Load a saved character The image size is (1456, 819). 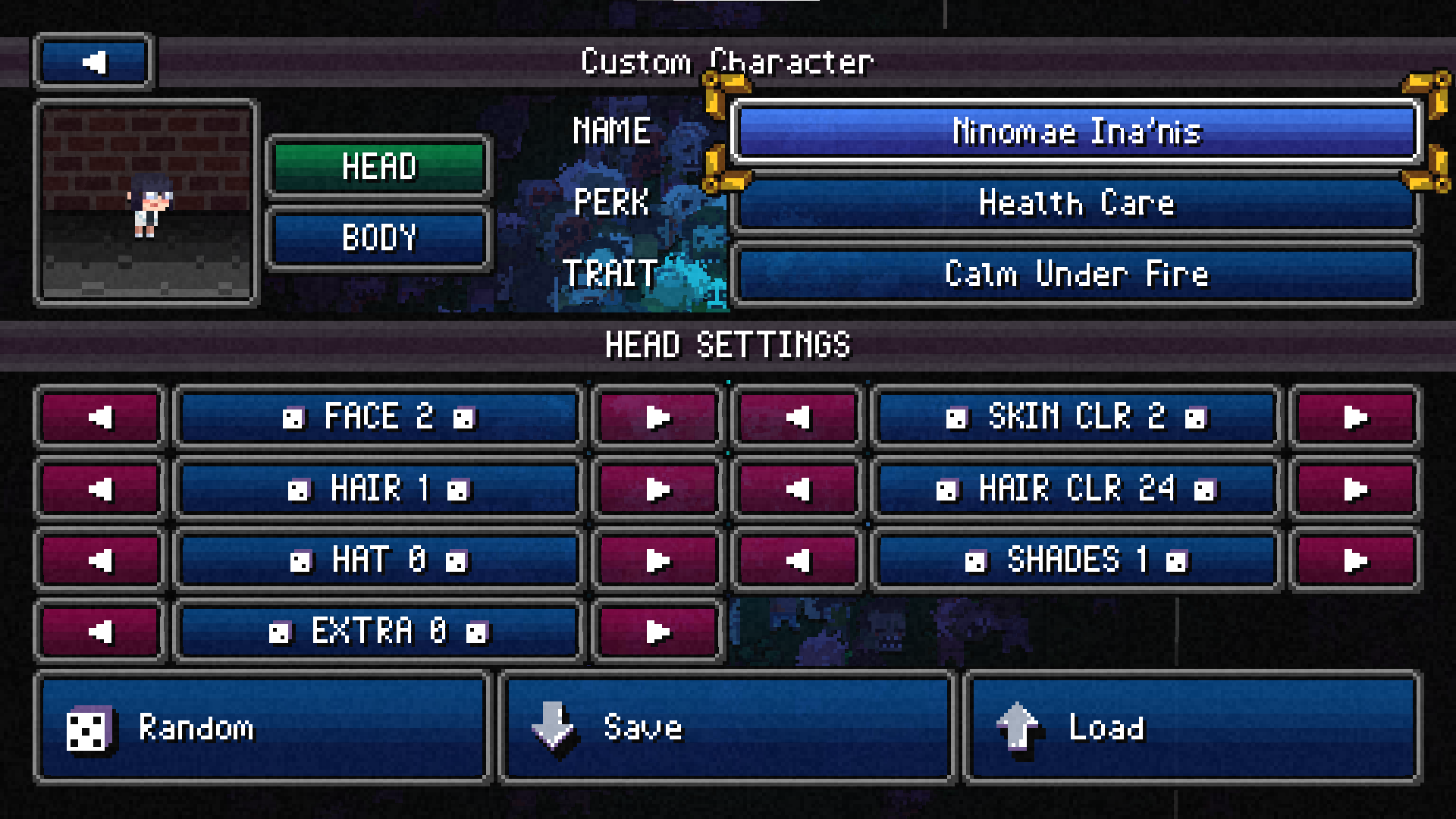(x=1192, y=728)
